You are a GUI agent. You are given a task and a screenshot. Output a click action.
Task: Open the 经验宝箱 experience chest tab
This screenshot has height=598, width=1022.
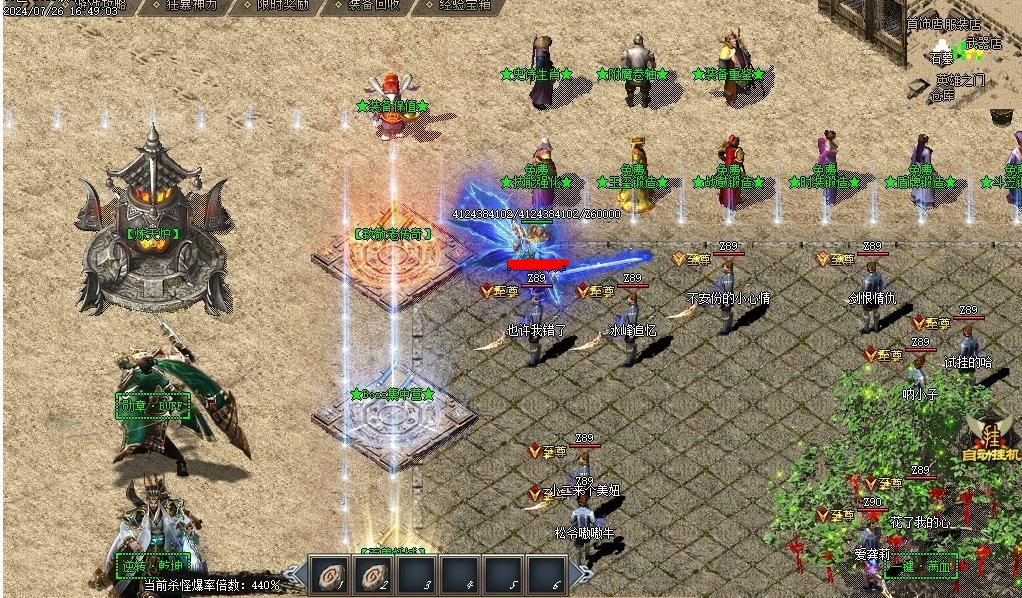[x=465, y=5]
